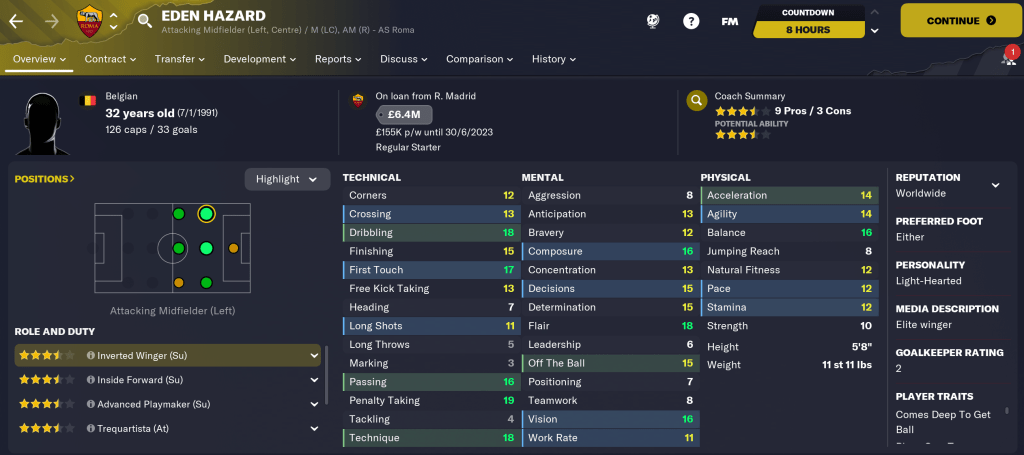Image resolution: width=1024 pixels, height=455 pixels.
Task: Open the Contract menu
Action: pos(110,59)
